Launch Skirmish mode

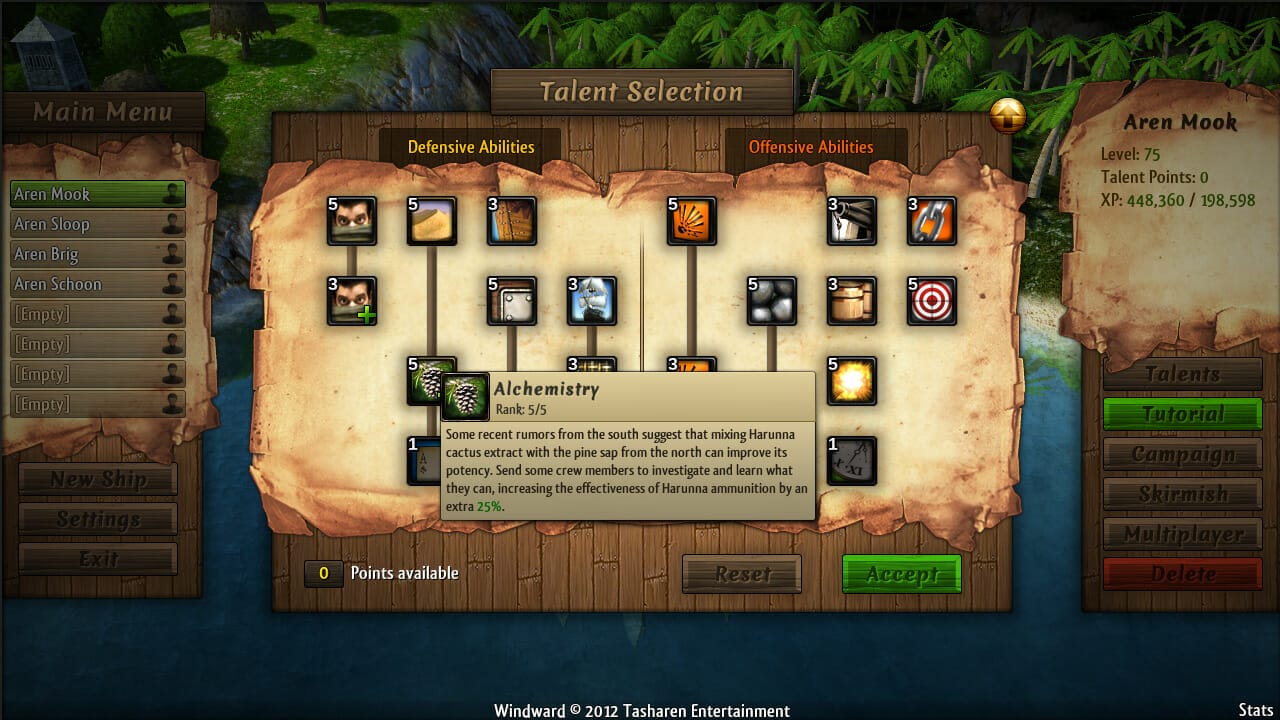pos(1182,494)
